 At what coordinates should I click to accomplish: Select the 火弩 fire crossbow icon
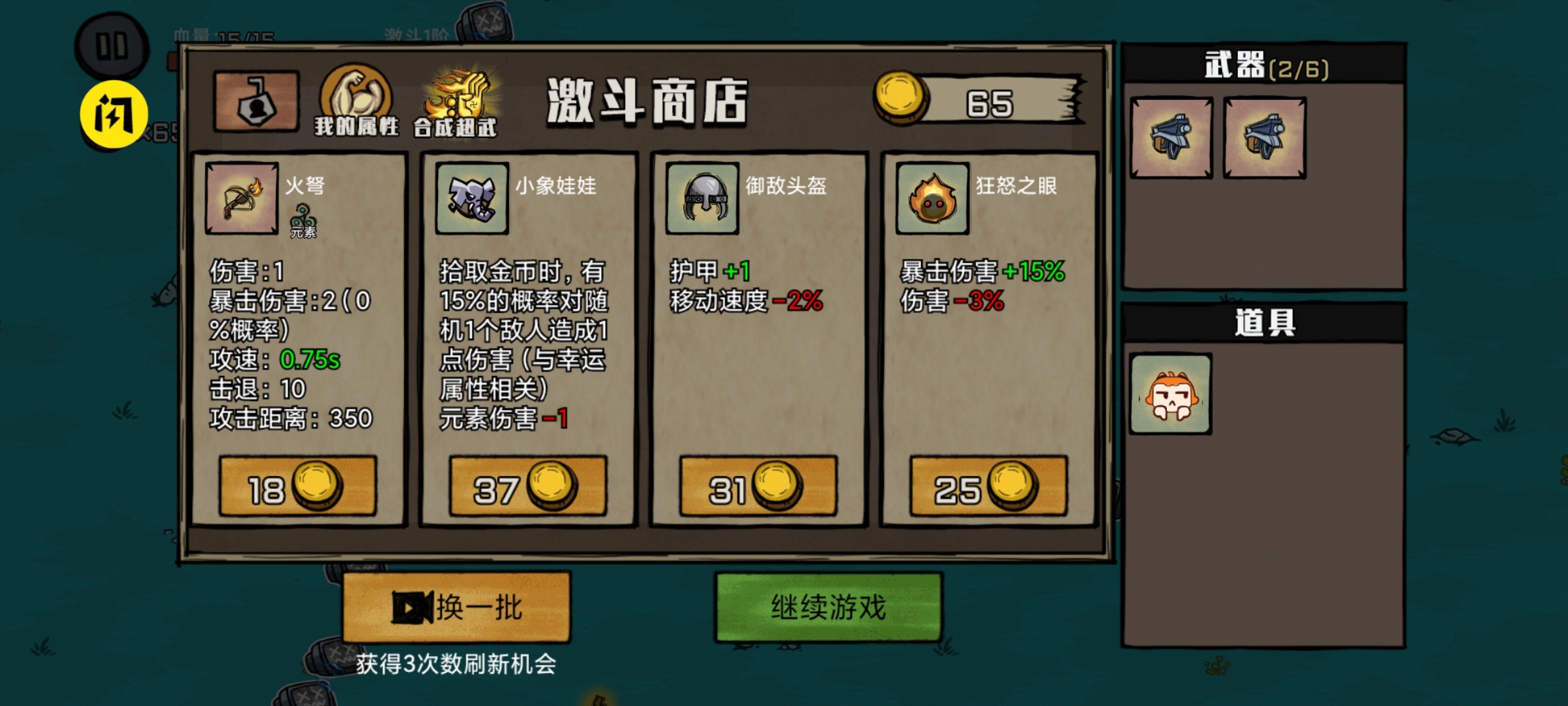(240, 197)
